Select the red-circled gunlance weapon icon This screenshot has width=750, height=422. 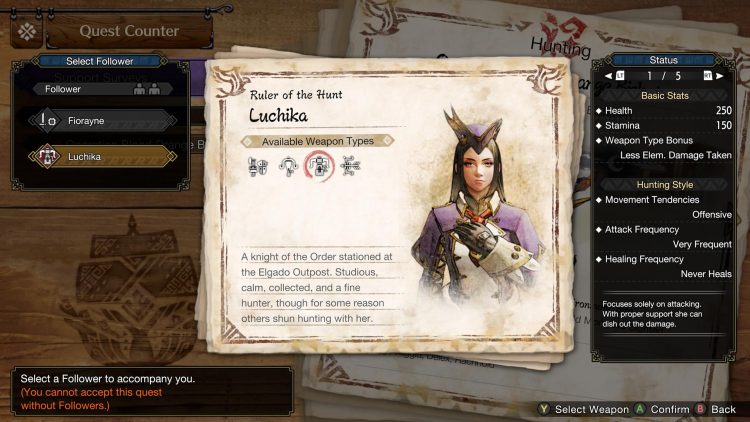[319, 168]
